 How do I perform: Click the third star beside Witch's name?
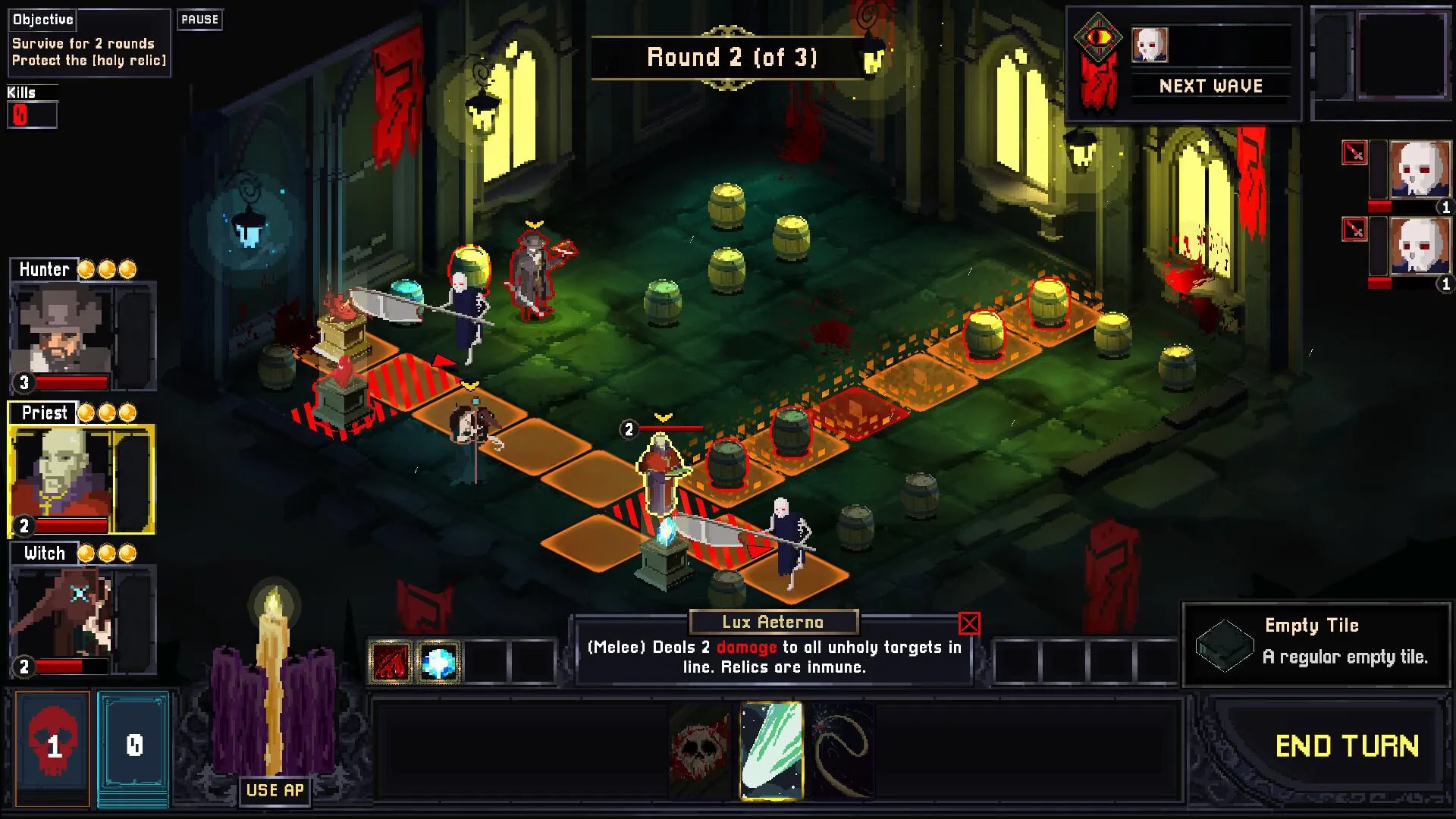coord(126,553)
